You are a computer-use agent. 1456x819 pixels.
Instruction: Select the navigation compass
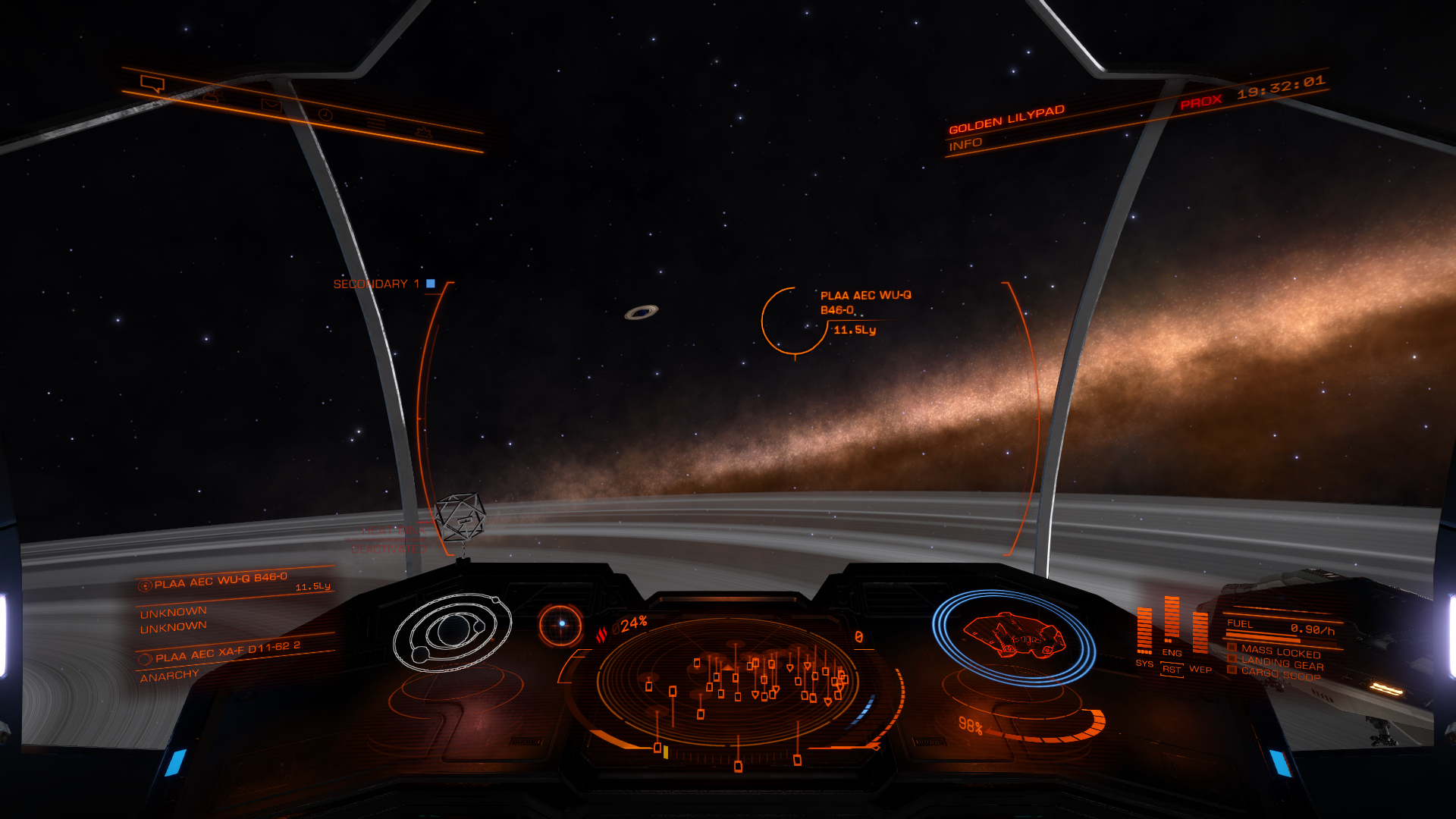click(561, 624)
